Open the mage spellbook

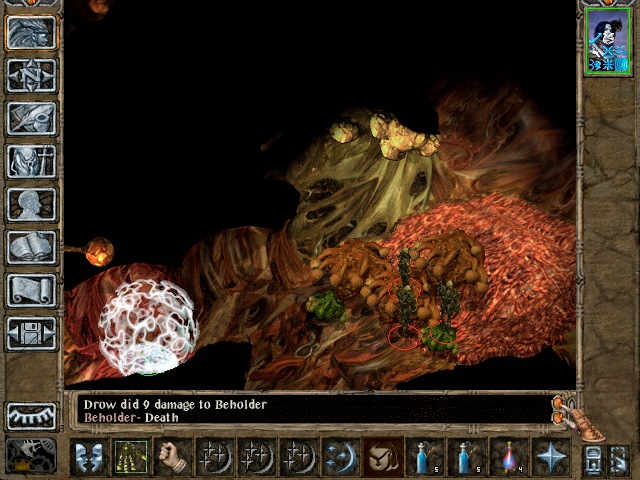31,247
